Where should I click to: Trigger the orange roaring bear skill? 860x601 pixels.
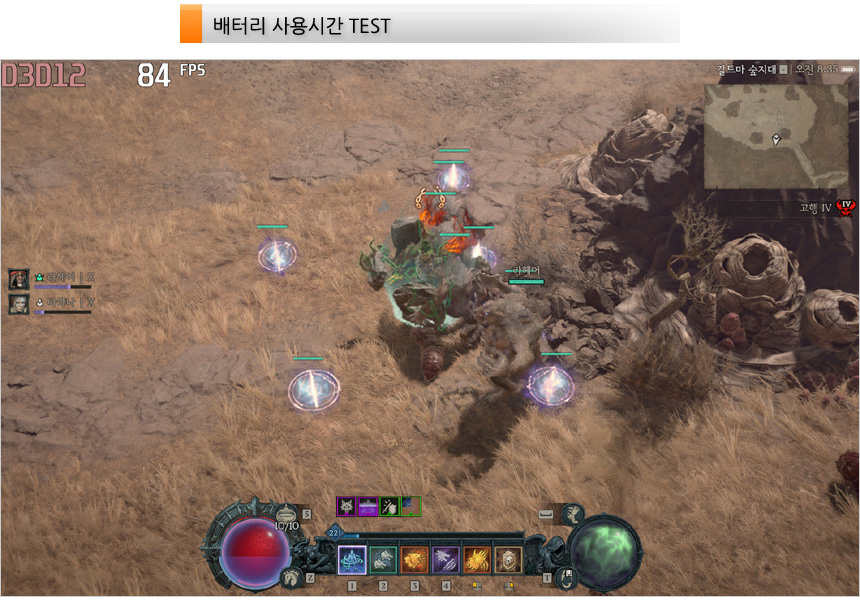[414, 559]
